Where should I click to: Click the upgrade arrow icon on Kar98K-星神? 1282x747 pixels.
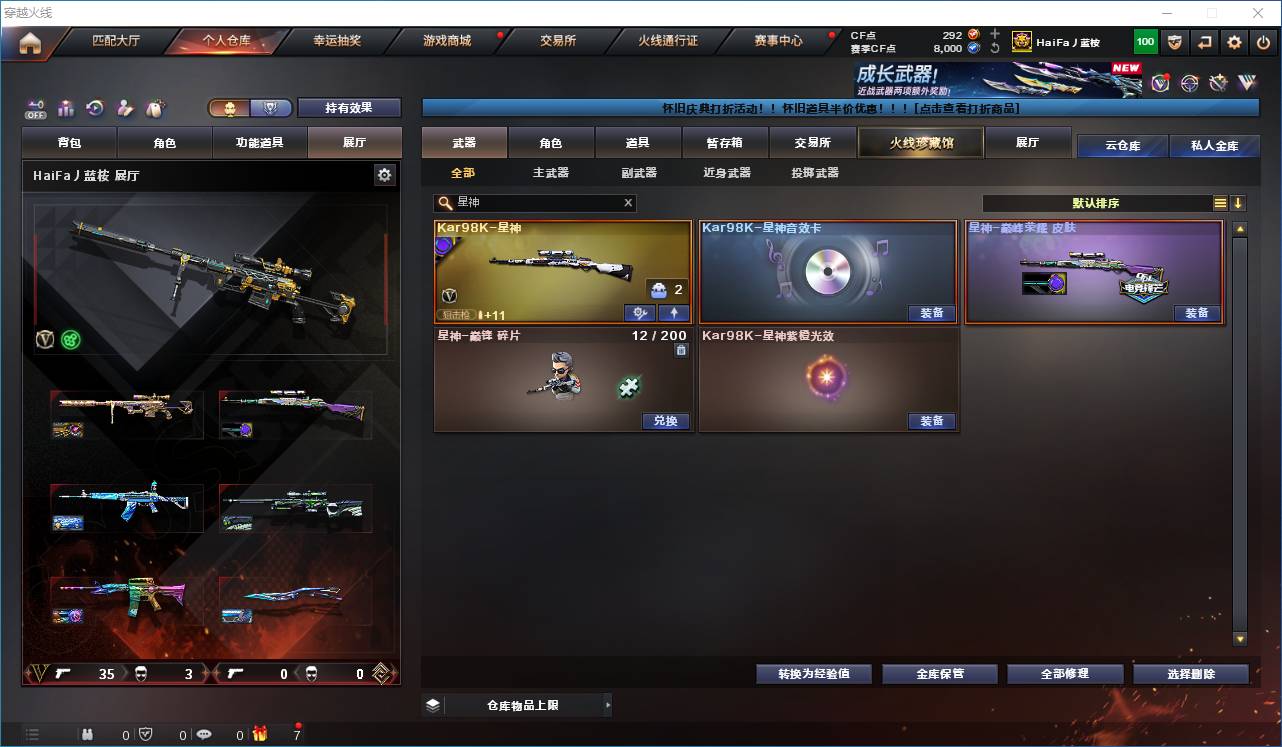[x=676, y=313]
